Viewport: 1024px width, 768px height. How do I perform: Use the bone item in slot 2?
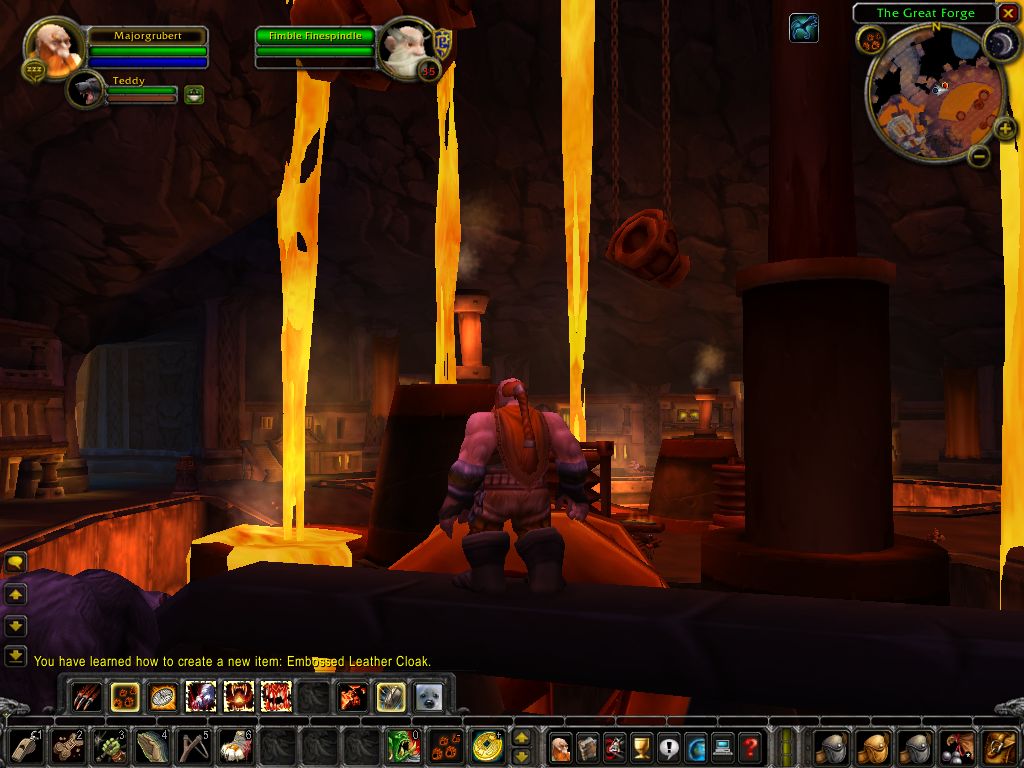[68, 746]
